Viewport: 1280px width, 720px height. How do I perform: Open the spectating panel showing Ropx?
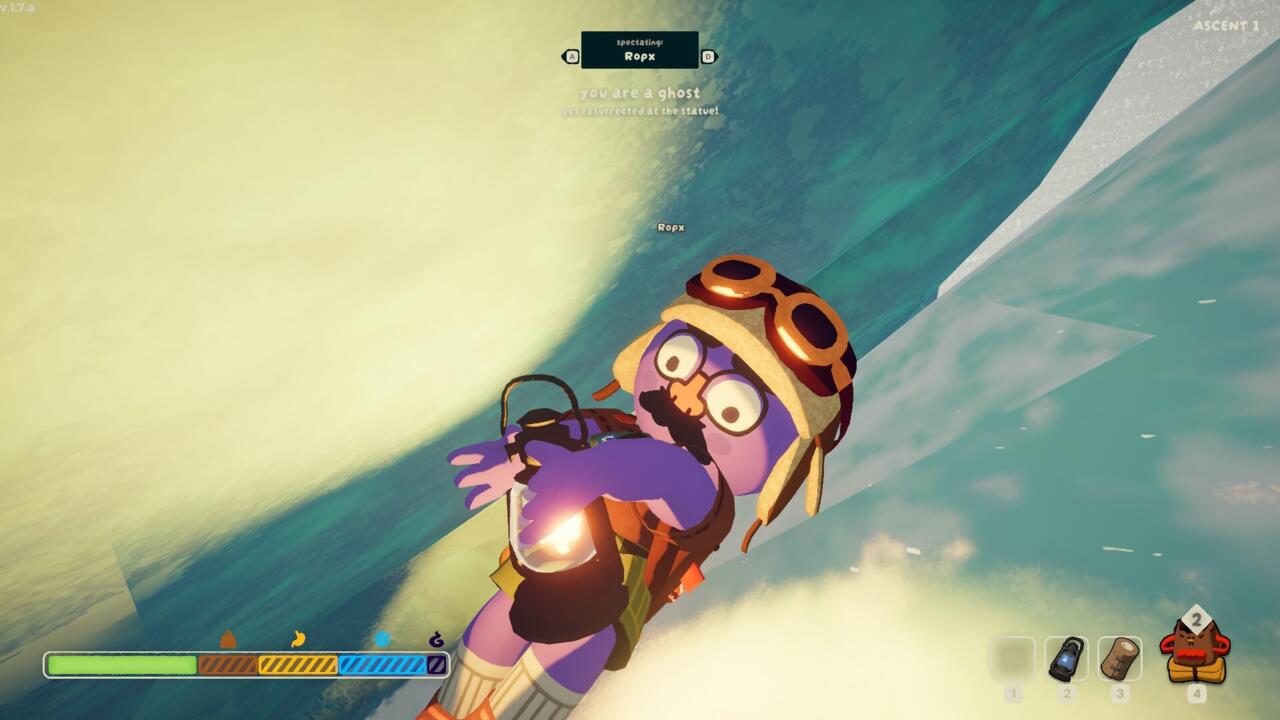point(640,50)
